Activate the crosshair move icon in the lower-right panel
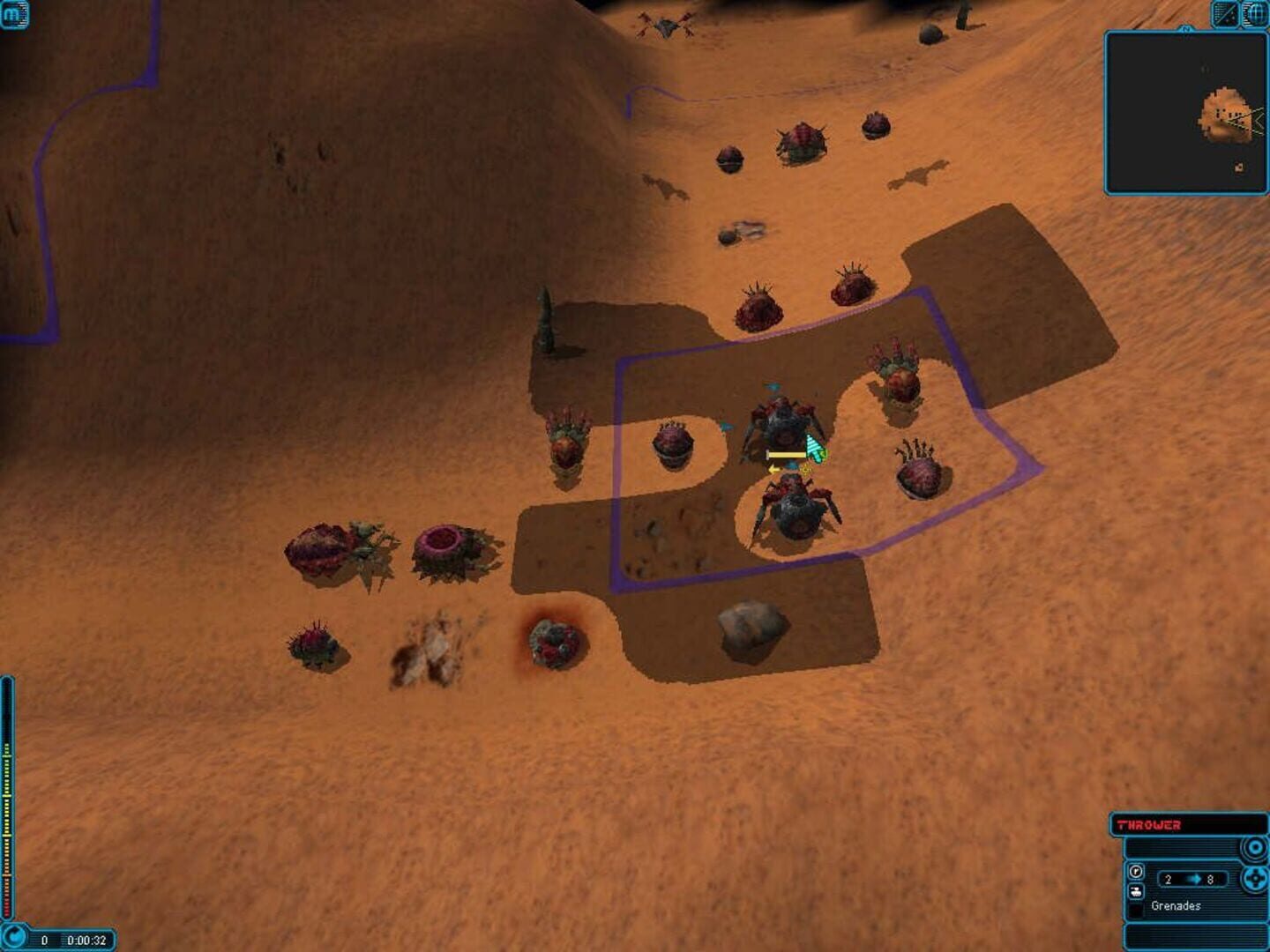This screenshot has height=952, width=1270. 1256,878
